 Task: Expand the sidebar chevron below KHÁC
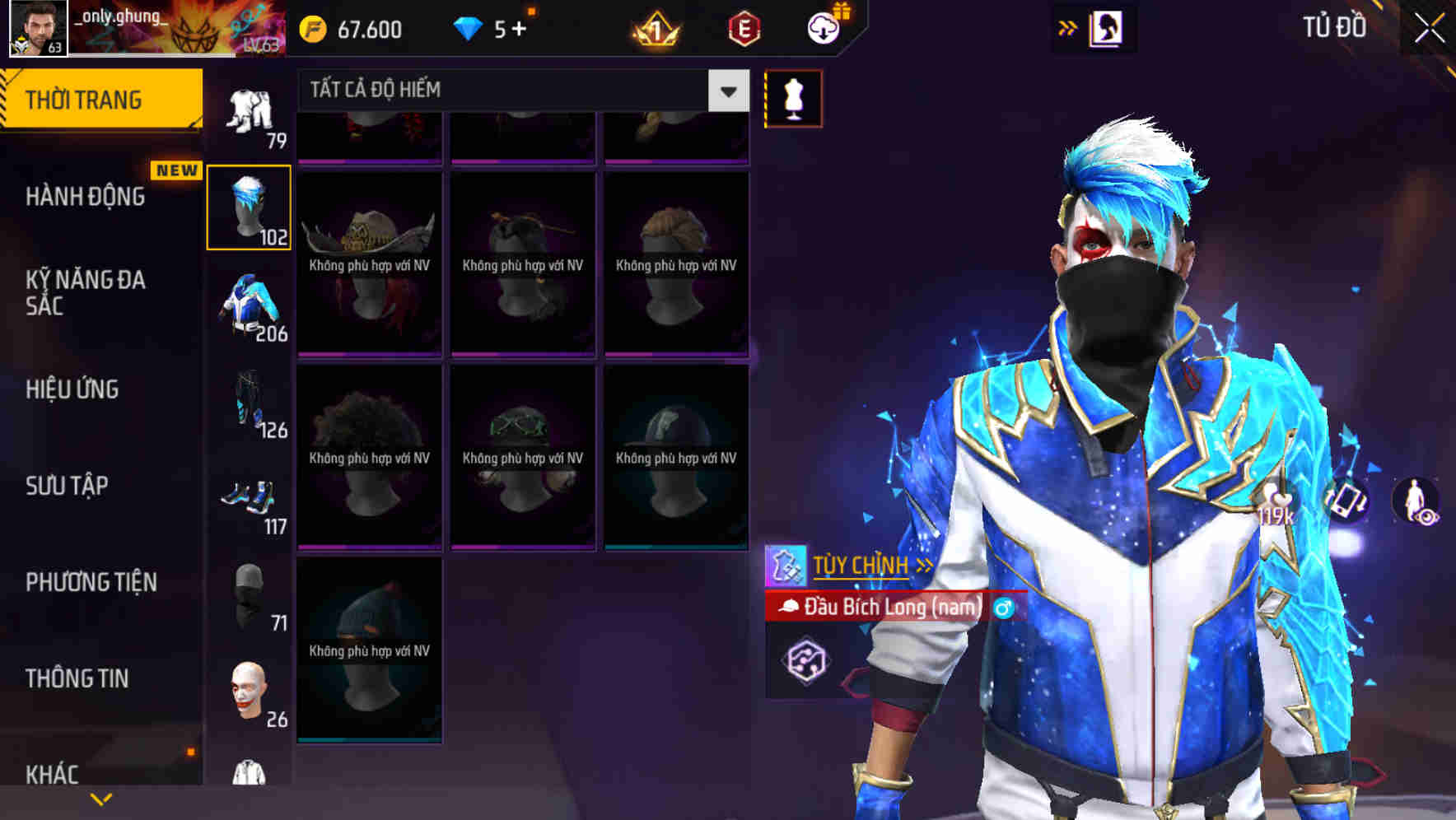click(x=101, y=799)
